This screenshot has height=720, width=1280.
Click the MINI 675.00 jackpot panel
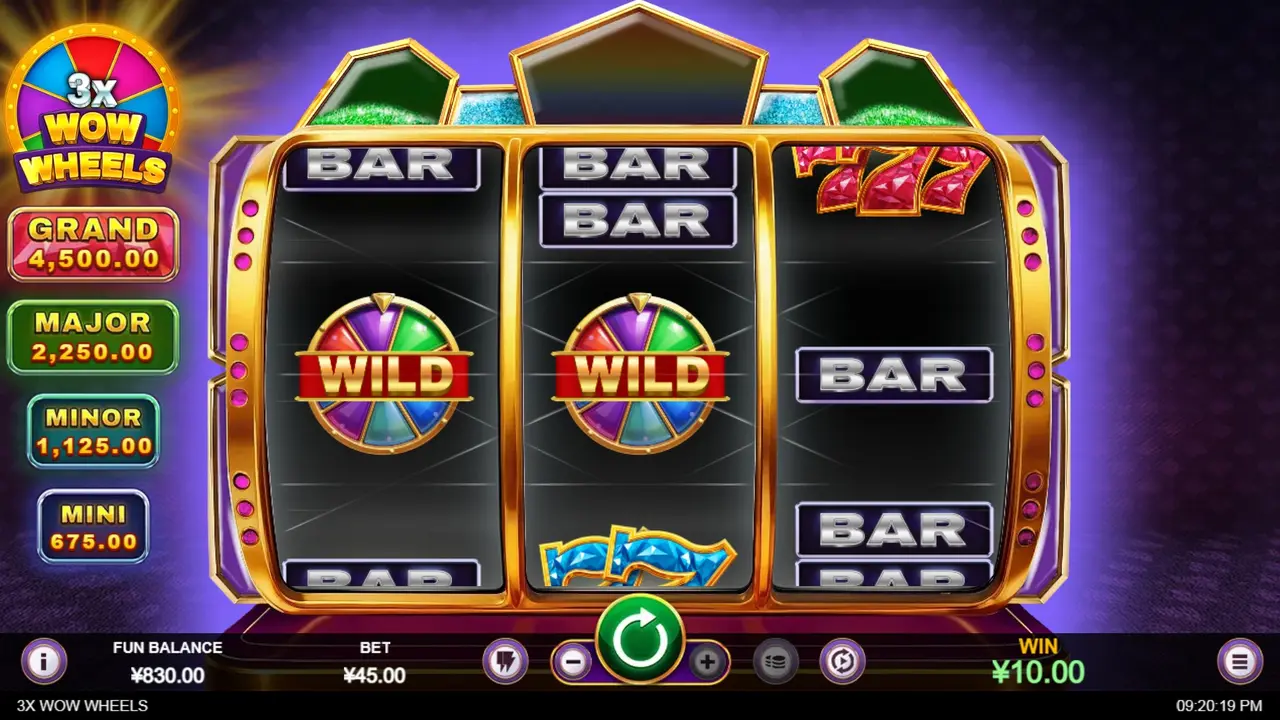coord(93,524)
